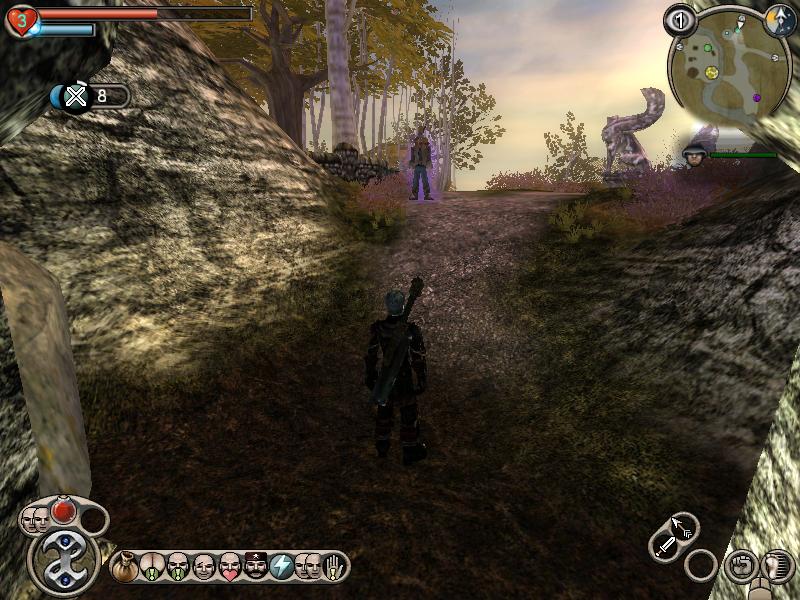Select the brown sack icon

coord(125,566)
